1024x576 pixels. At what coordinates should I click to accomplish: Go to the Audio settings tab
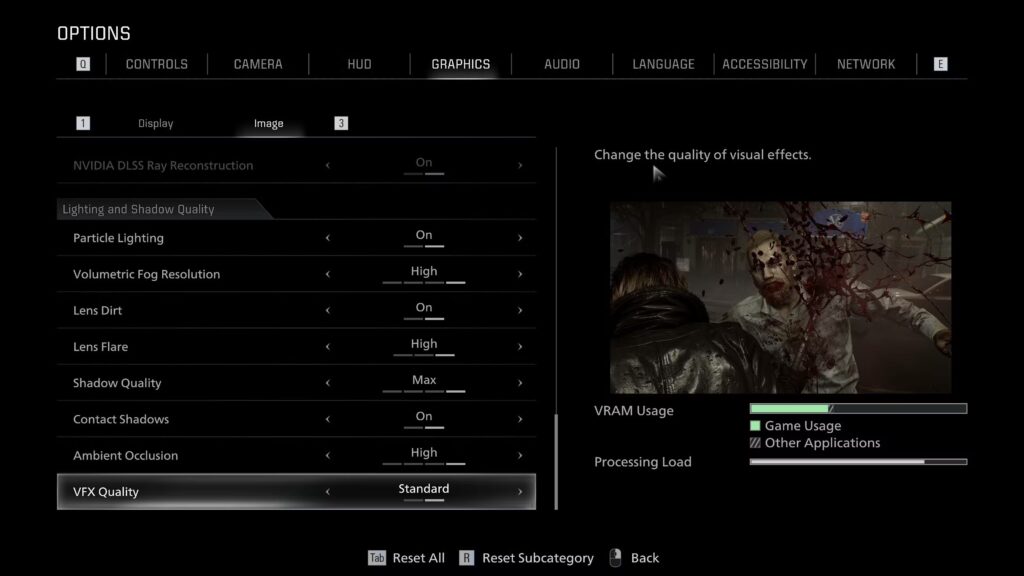click(562, 64)
